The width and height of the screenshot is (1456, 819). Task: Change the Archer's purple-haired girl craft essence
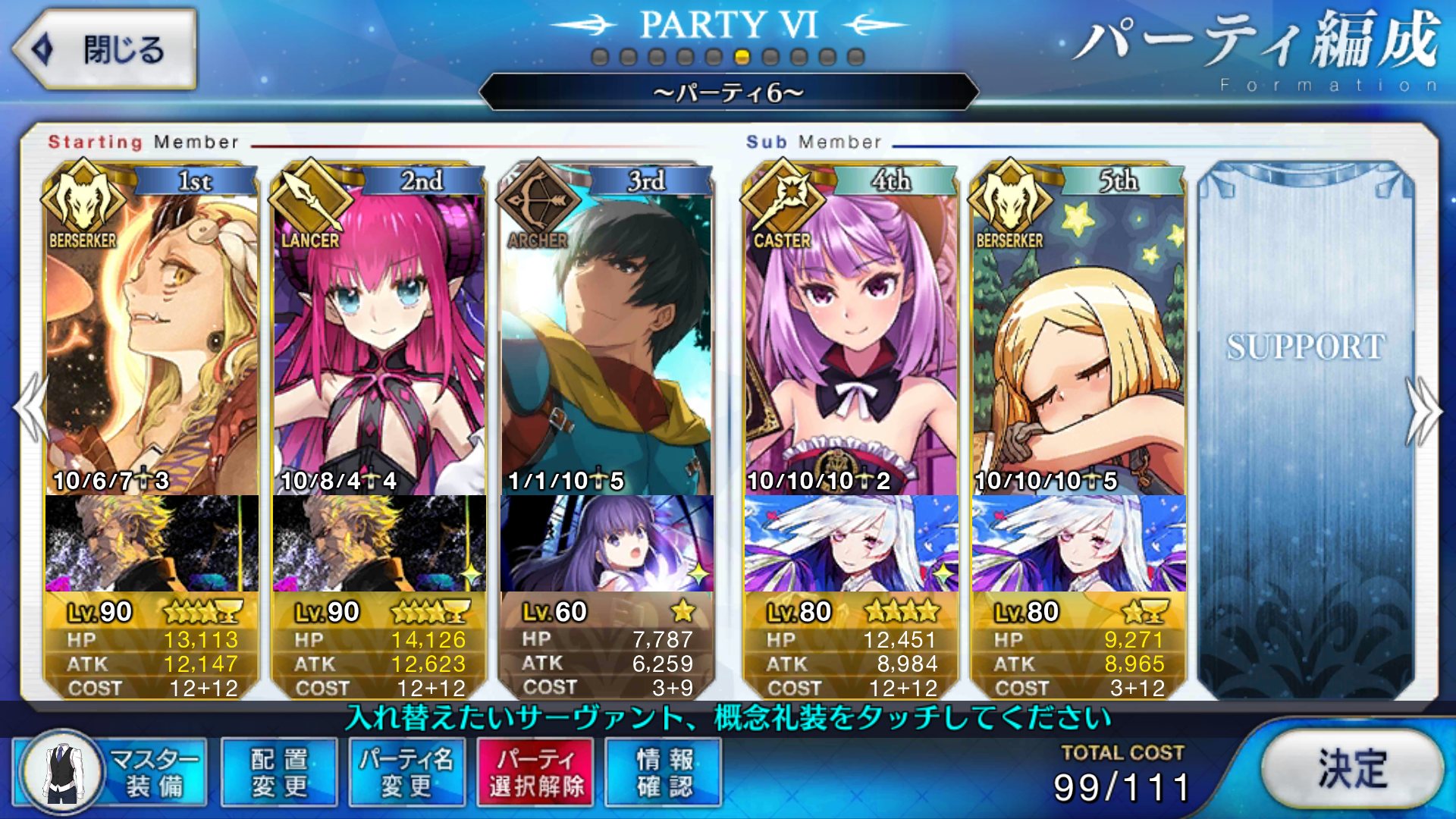click(x=607, y=543)
